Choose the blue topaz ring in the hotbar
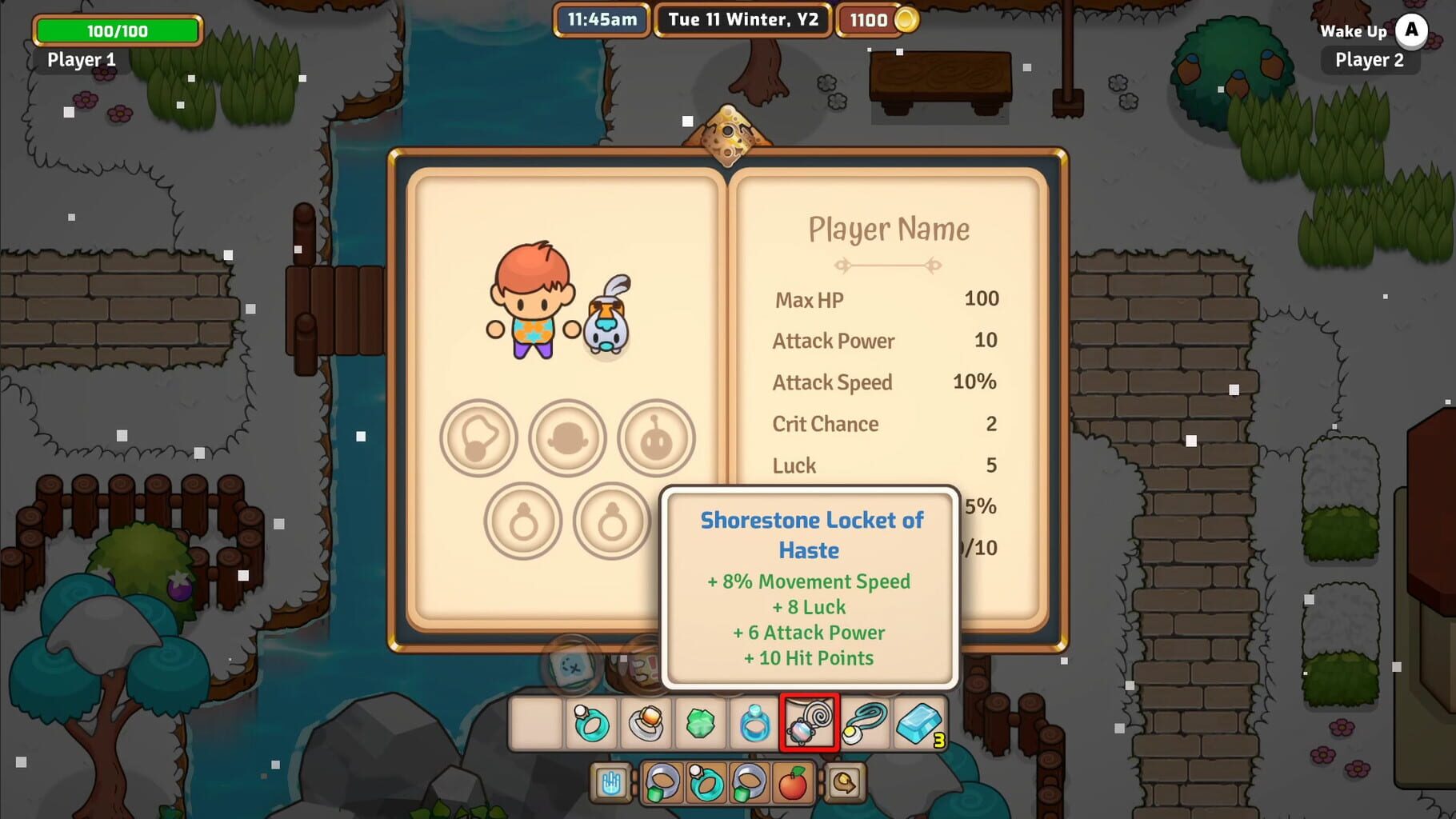This screenshot has width=1456, height=819. [754, 722]
